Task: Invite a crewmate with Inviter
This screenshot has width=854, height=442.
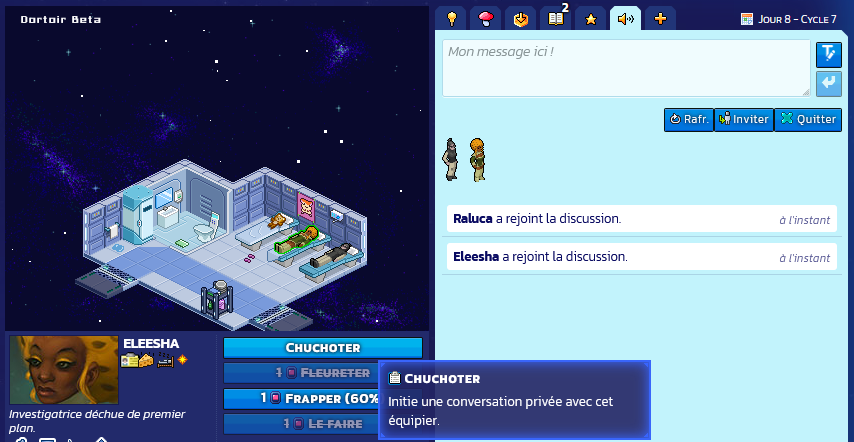Action: tap(743, 119)
